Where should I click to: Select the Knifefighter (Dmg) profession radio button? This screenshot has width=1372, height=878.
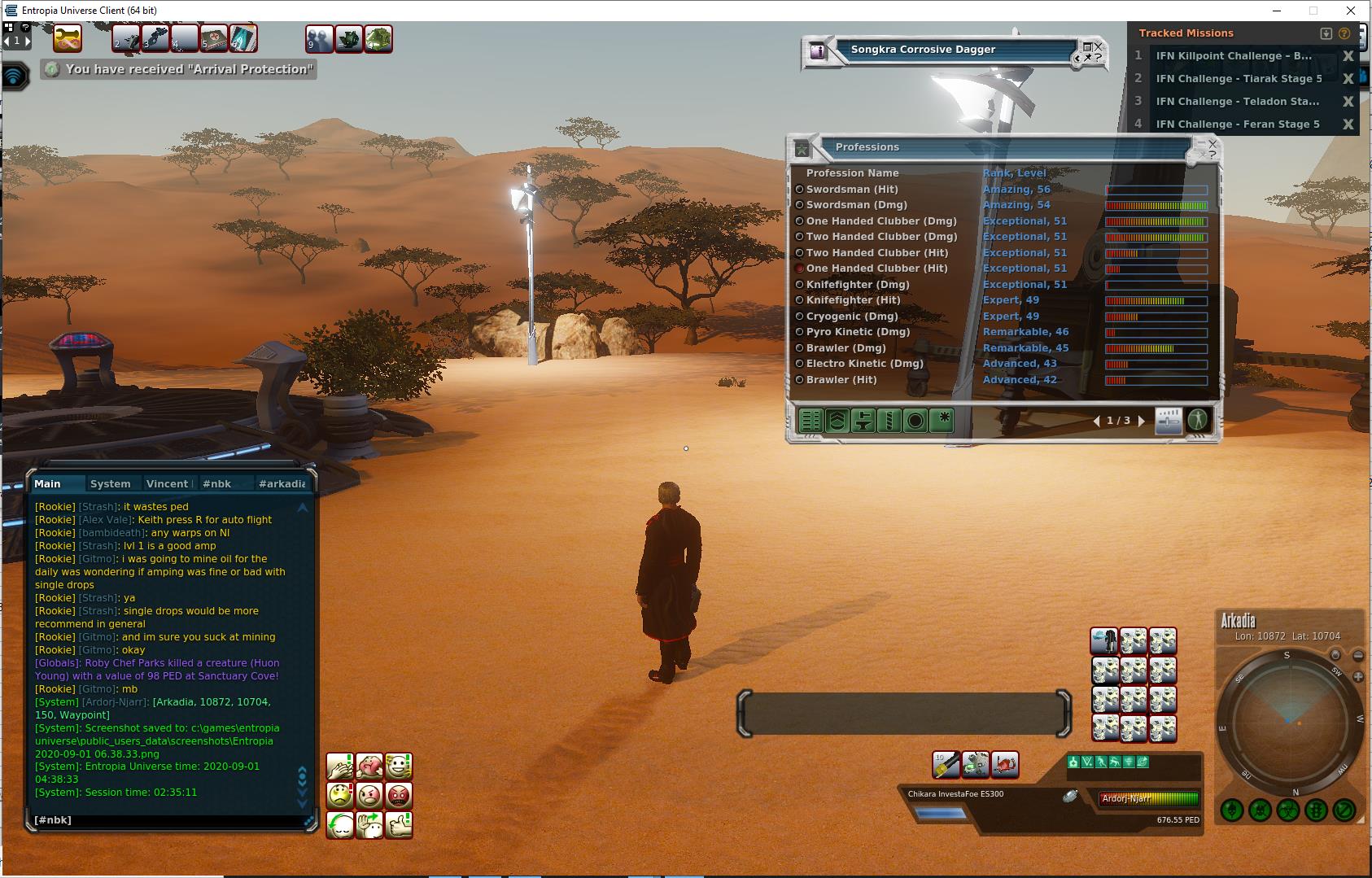click(x=799, y=285)
